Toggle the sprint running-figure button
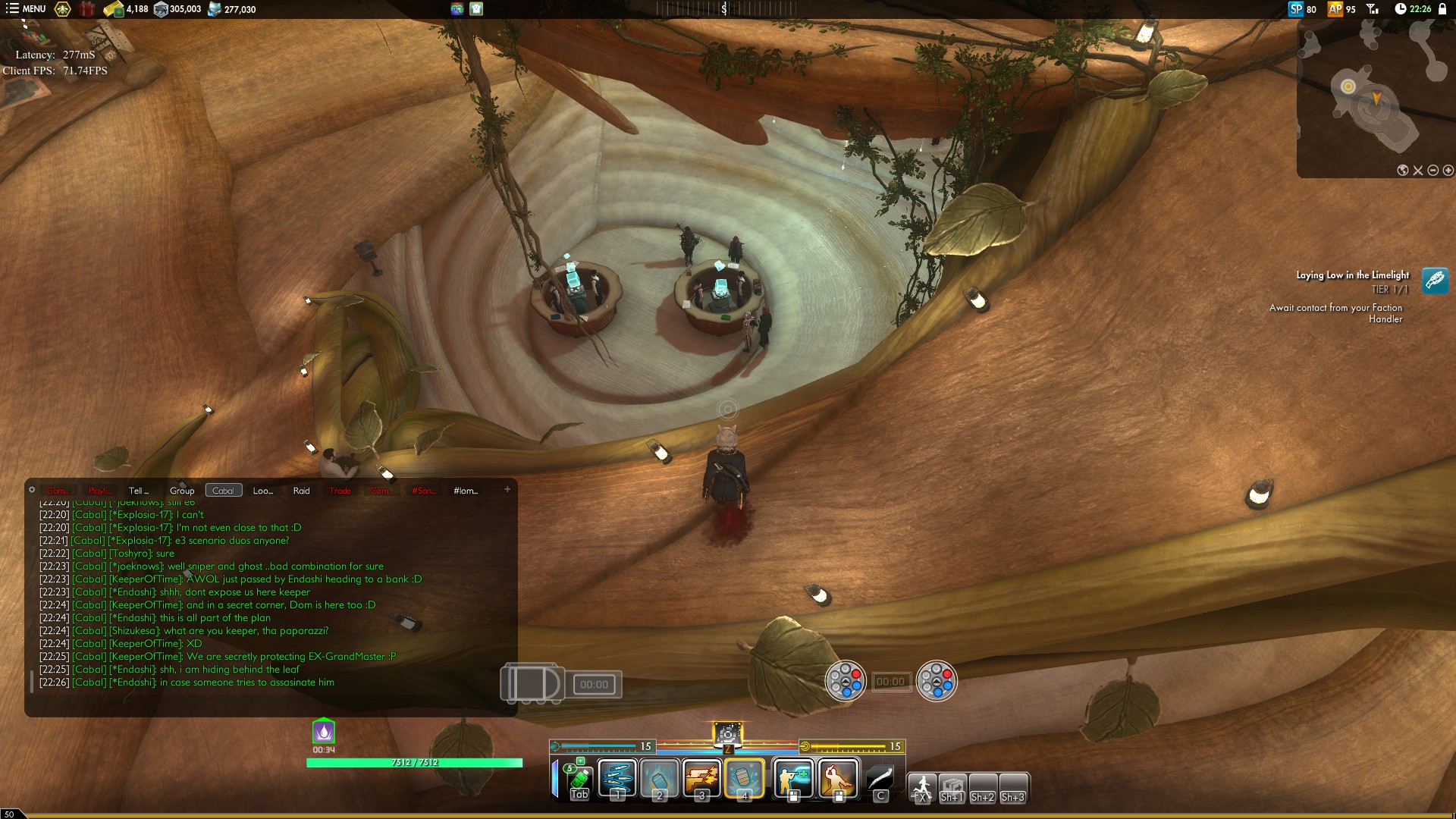The width and height of the screenshot is (1456, 819). point(922,787)
